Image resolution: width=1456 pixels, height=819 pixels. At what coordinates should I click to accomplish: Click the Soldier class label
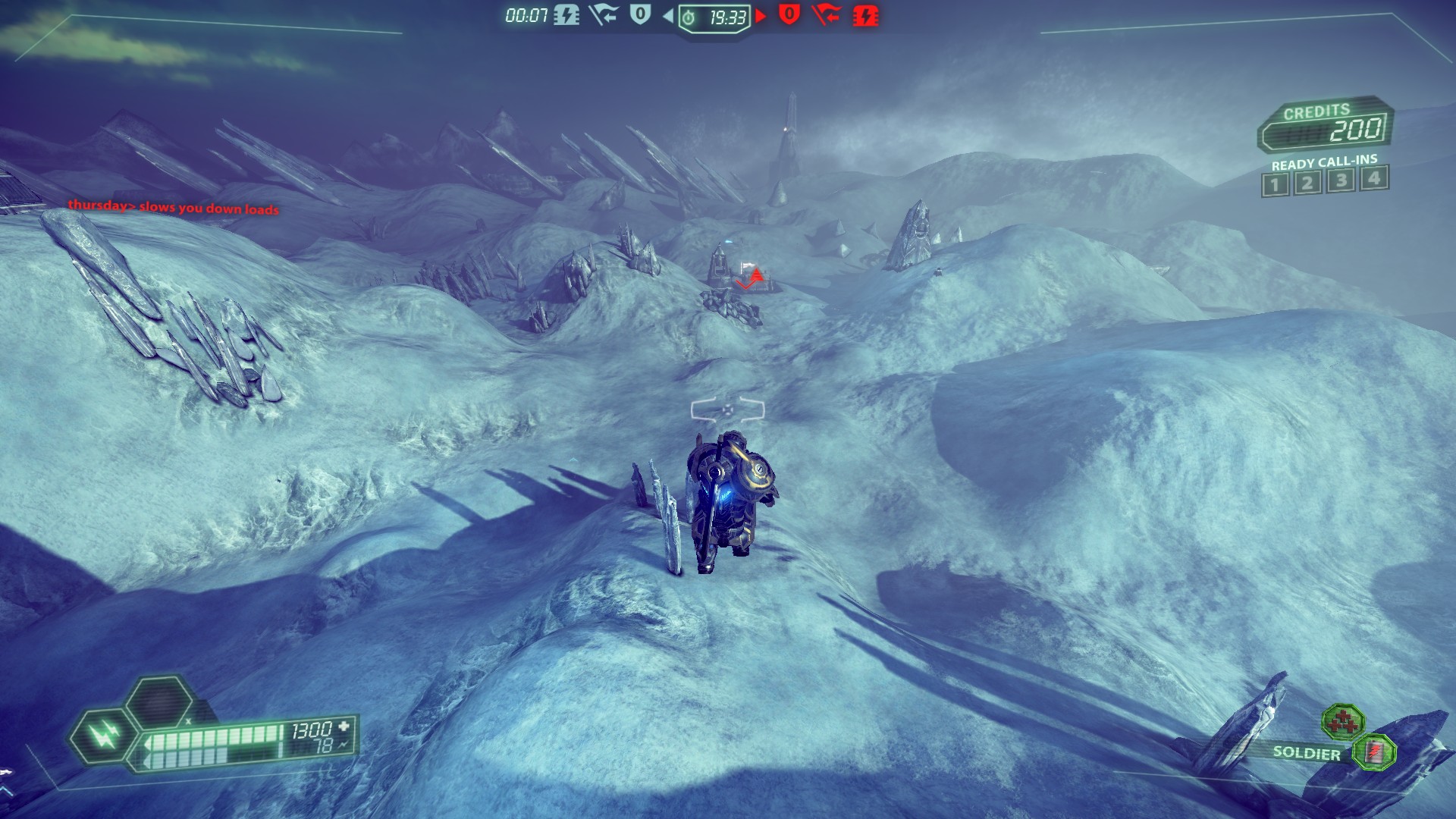coord(1306,752)
